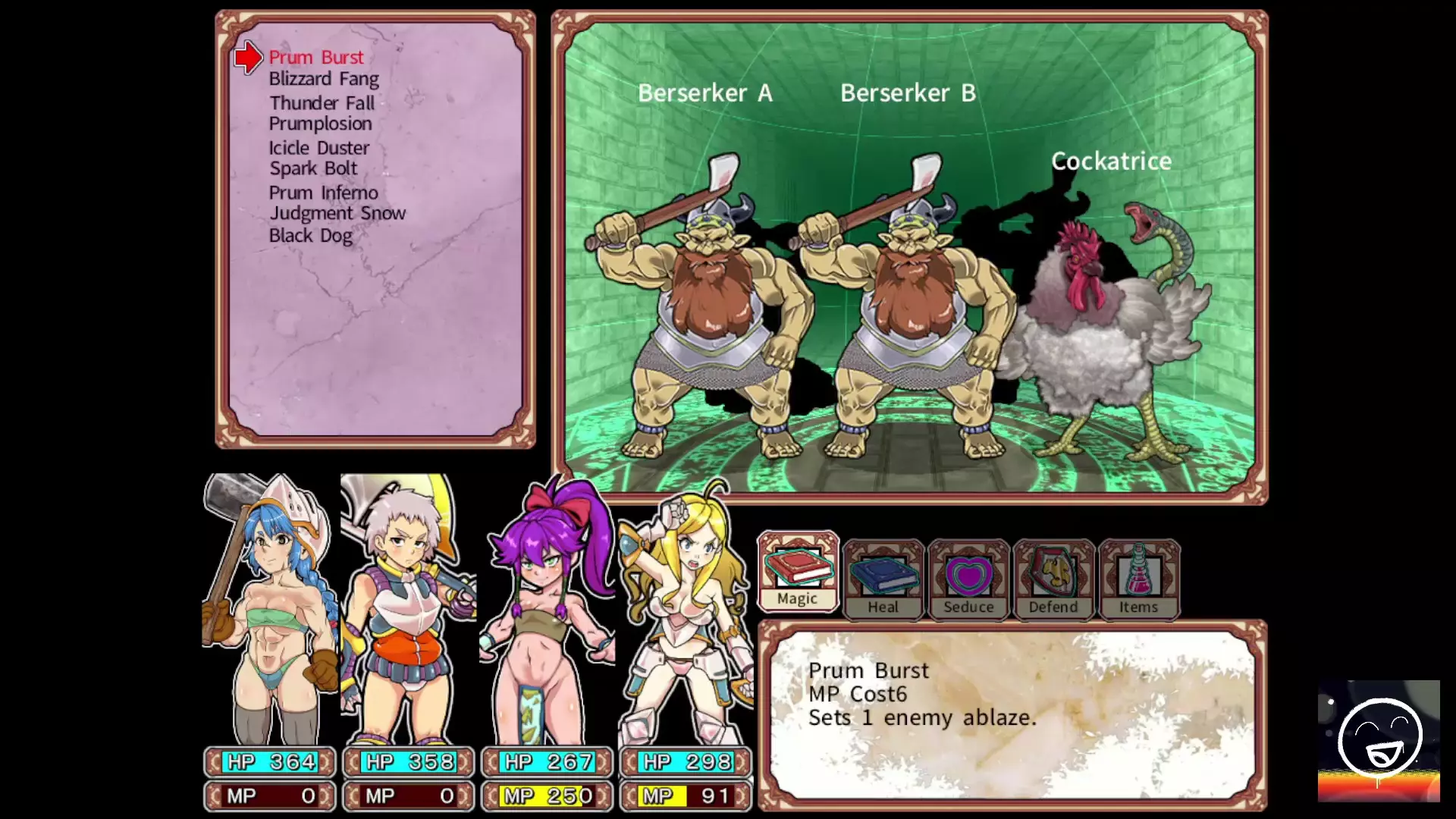This screenshot has width=1456, height=819.
Task: Activate the Seduce command
Action: pos(968,580)
